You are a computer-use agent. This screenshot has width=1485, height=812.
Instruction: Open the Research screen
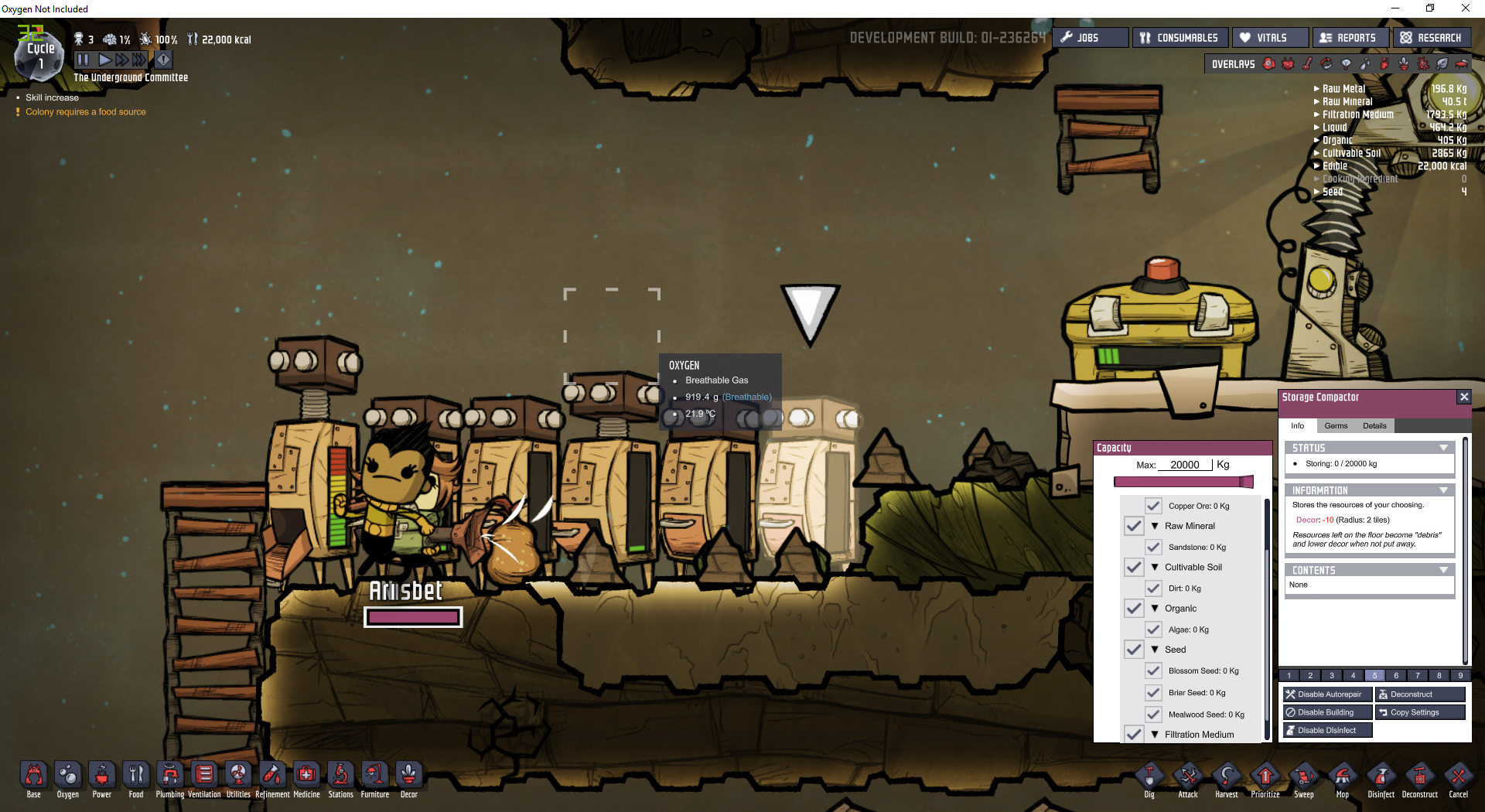click(x=1431, y=38)
